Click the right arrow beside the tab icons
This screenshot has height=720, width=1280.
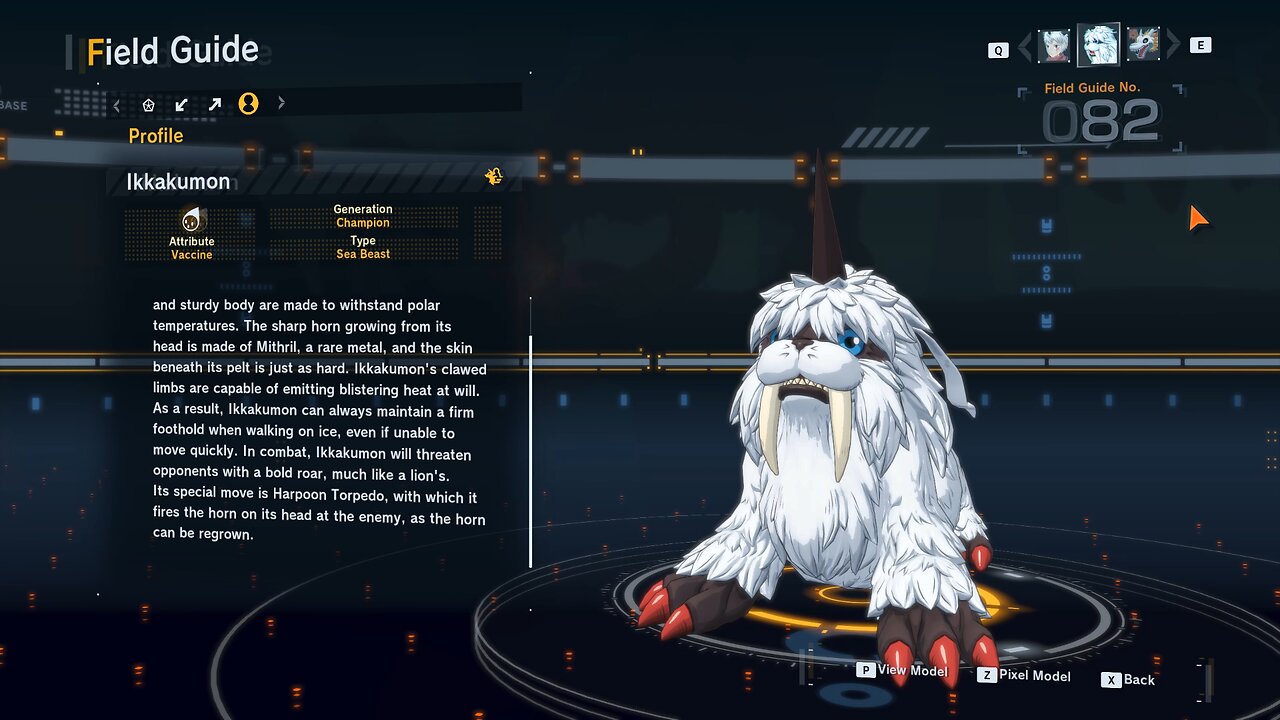point(281,103)
